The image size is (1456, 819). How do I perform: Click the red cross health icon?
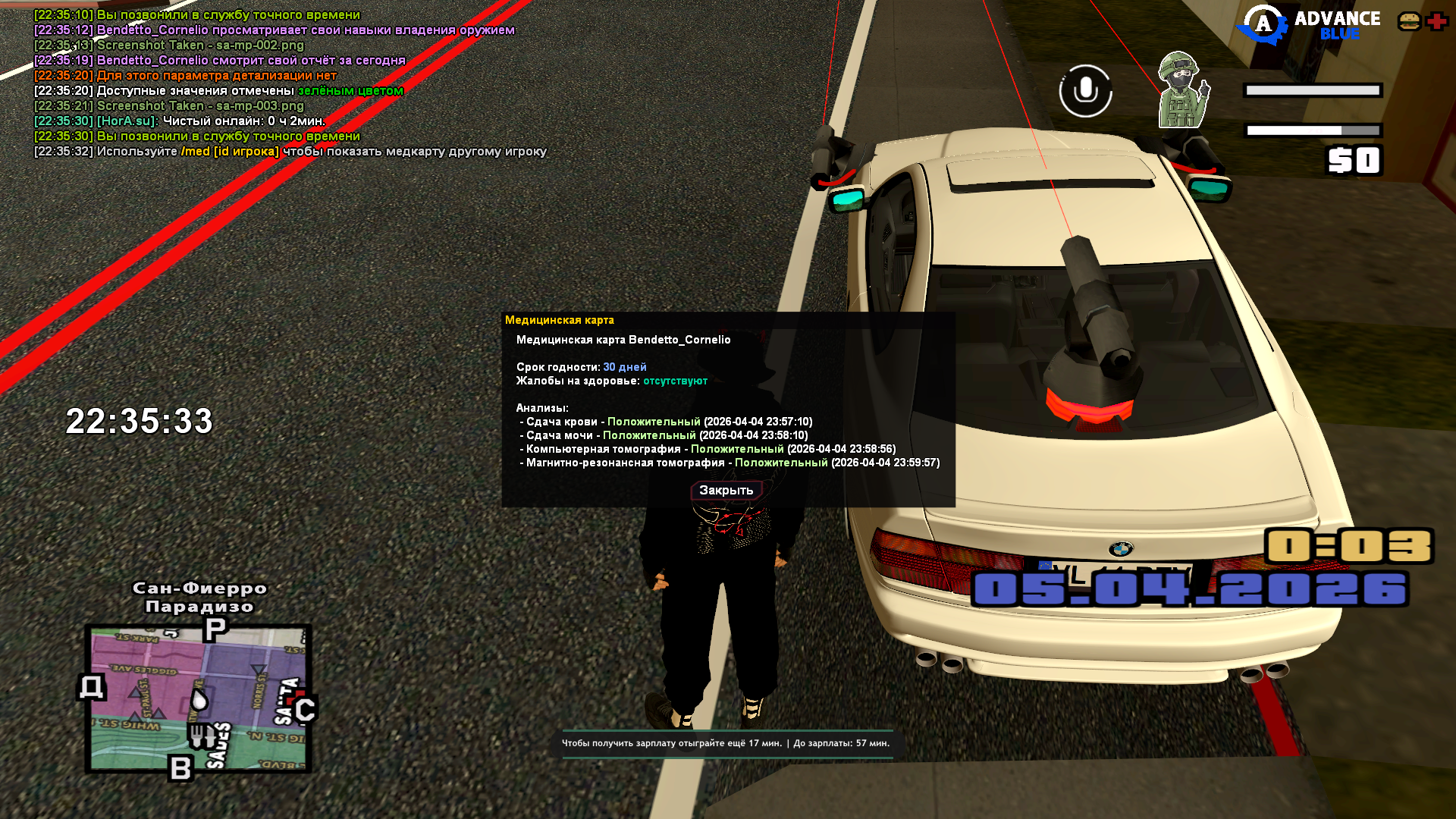pyautogui.click(x=1436, y=21)
